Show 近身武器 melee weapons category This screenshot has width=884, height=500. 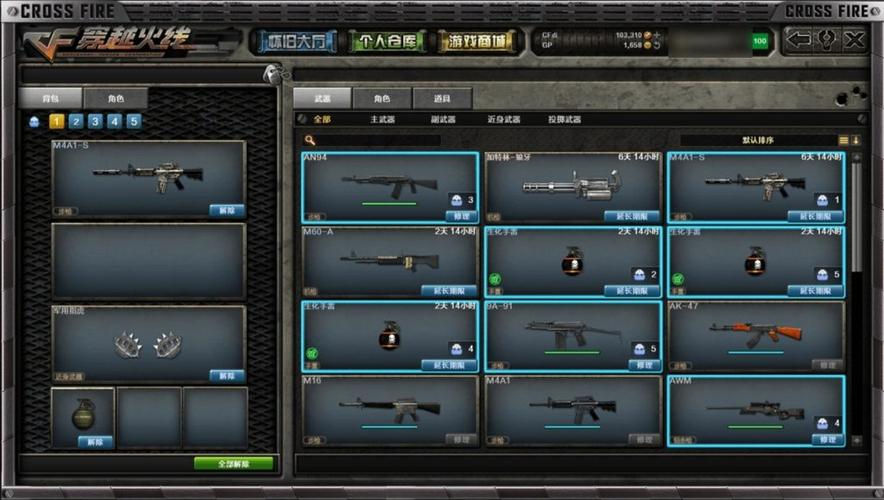pos(503,120)
